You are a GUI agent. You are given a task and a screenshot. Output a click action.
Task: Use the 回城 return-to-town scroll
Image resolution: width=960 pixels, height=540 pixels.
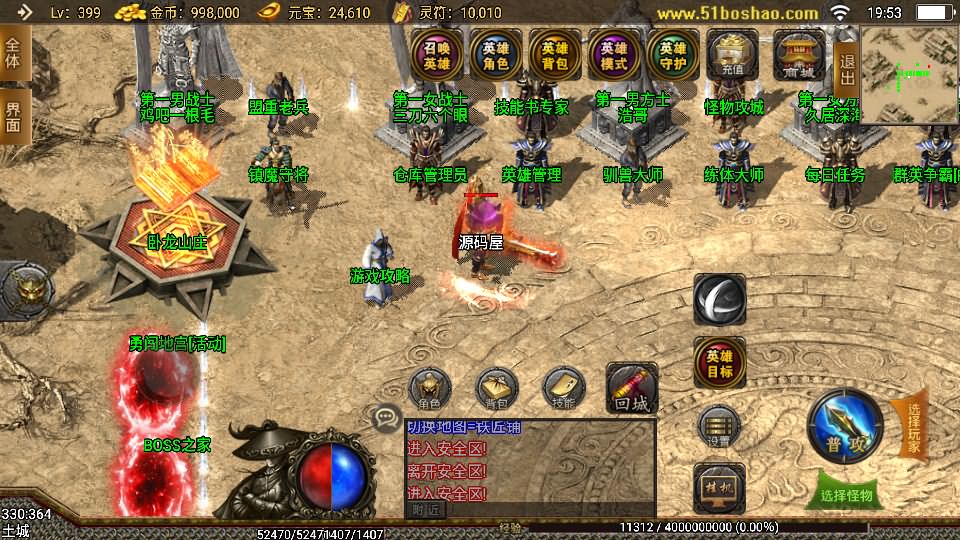tap(632, 390)
